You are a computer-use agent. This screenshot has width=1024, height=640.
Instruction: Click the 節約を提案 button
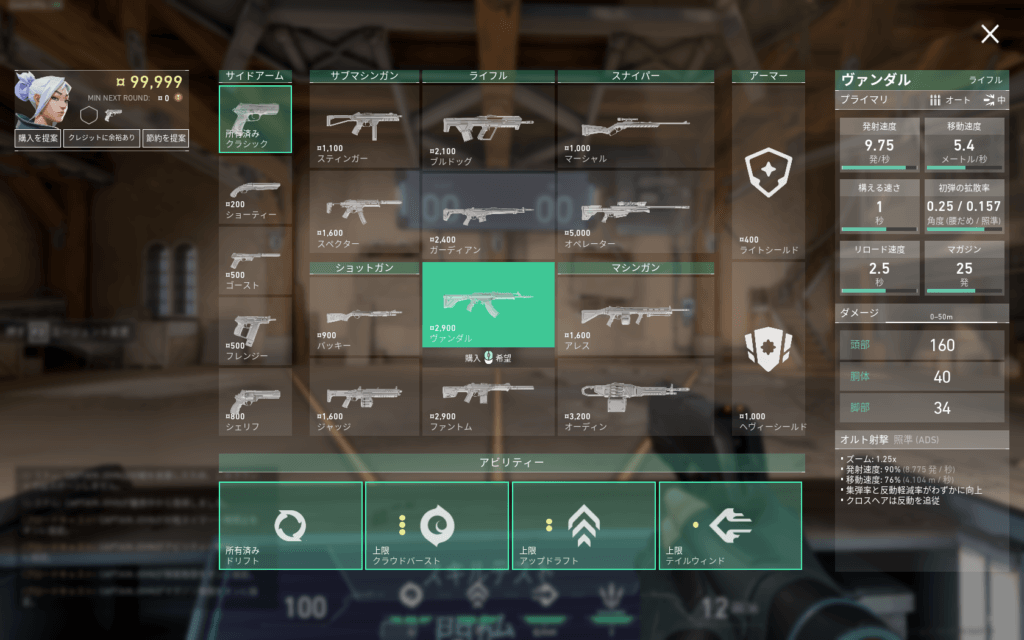165,139
